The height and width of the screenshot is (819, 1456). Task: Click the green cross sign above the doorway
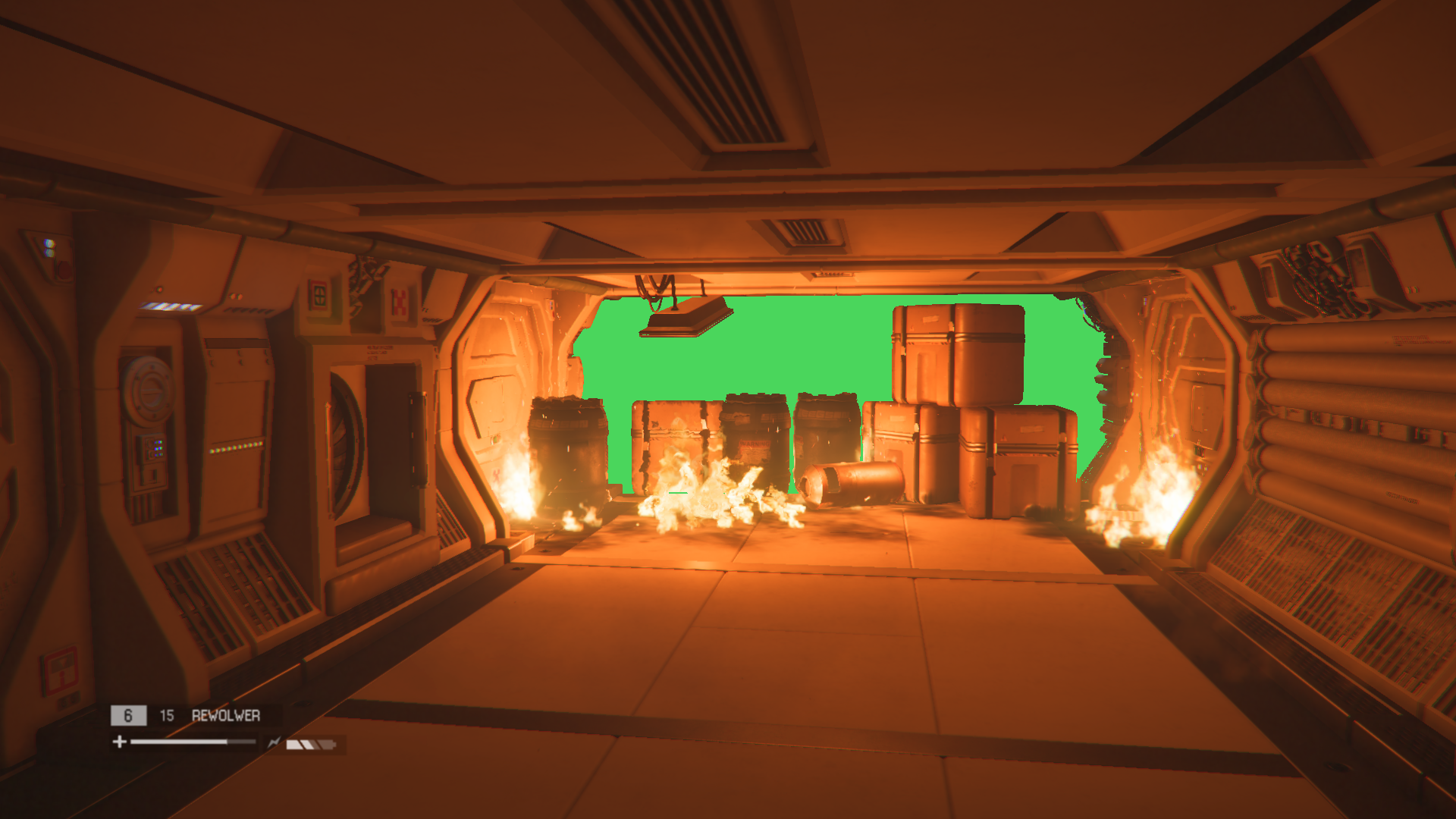pyautogui.click(x=319, y=294)
